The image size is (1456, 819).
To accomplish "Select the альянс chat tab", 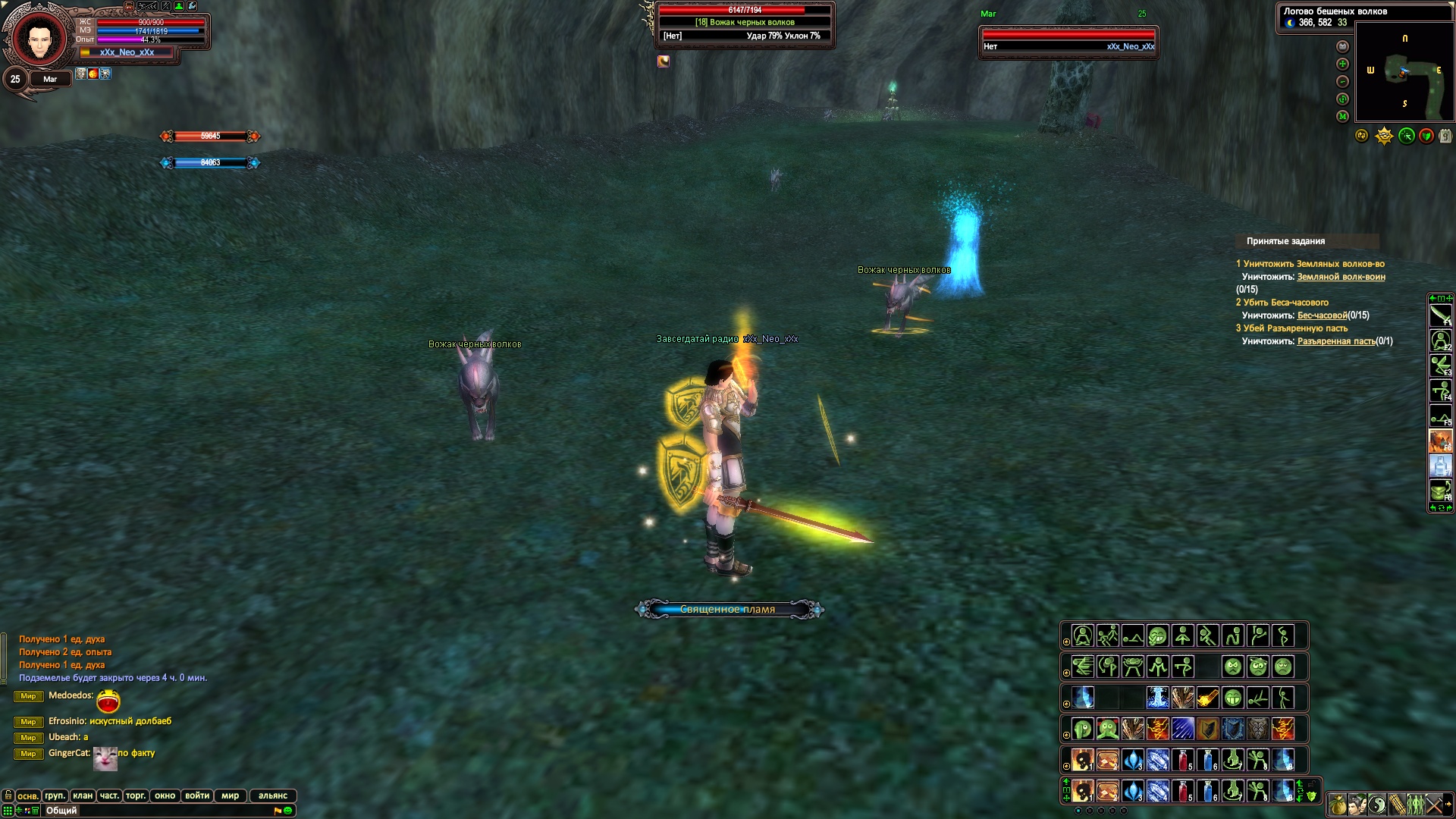I will pos(273,795).
